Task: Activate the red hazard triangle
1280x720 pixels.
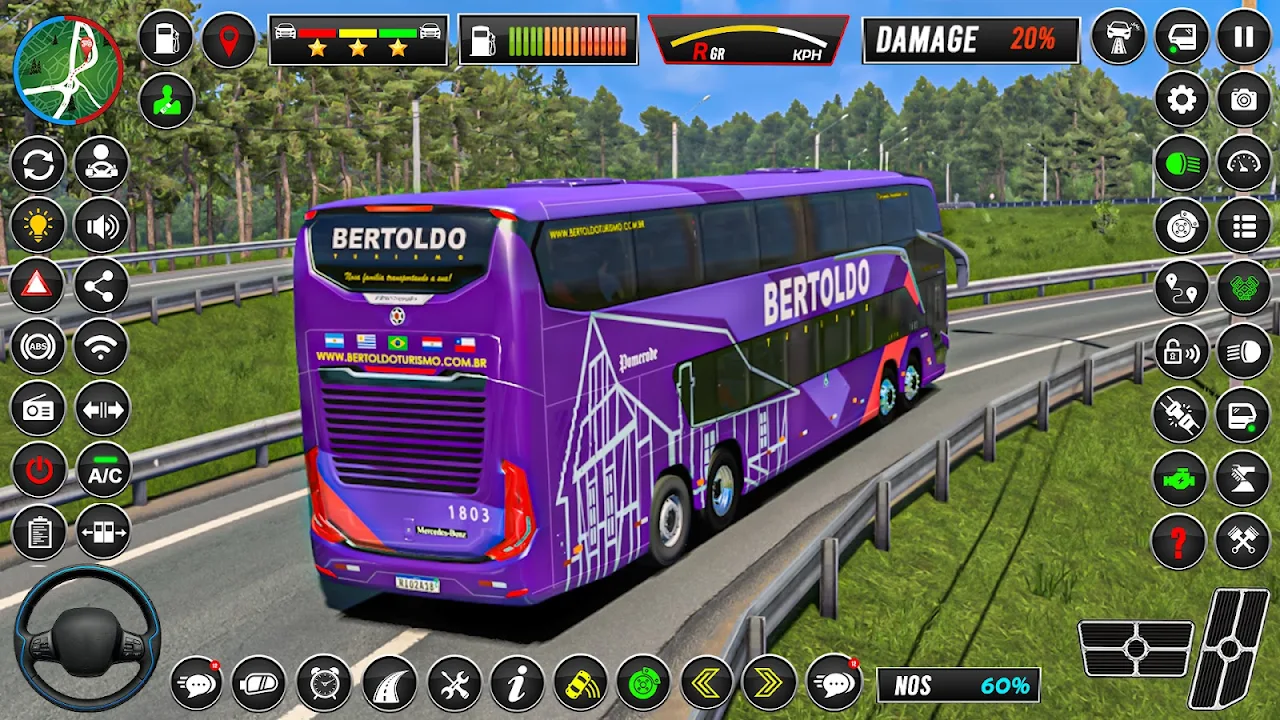Action: point(38,286)
